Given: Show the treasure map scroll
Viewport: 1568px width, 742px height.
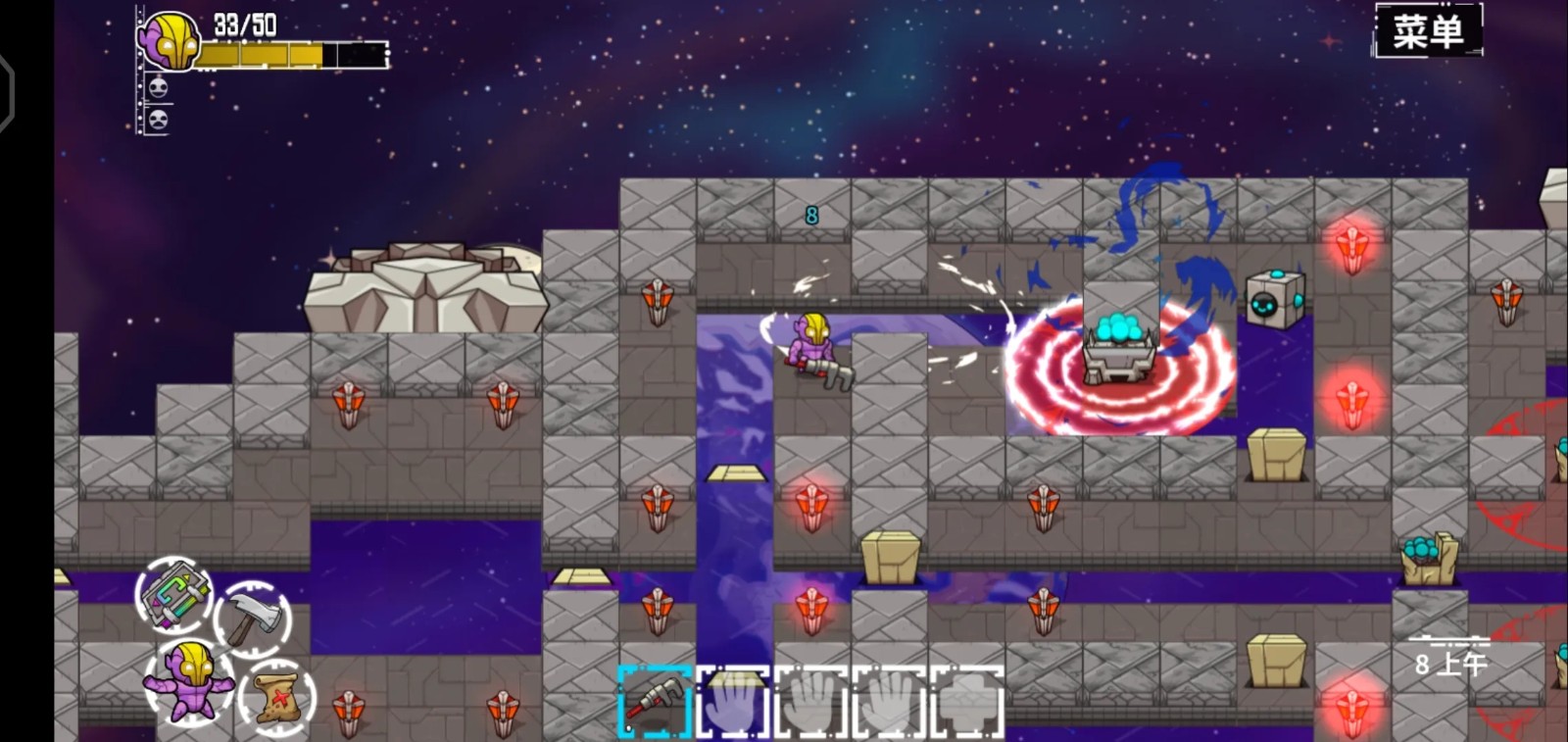Looking at the screenshot, I should click(279, 698).
